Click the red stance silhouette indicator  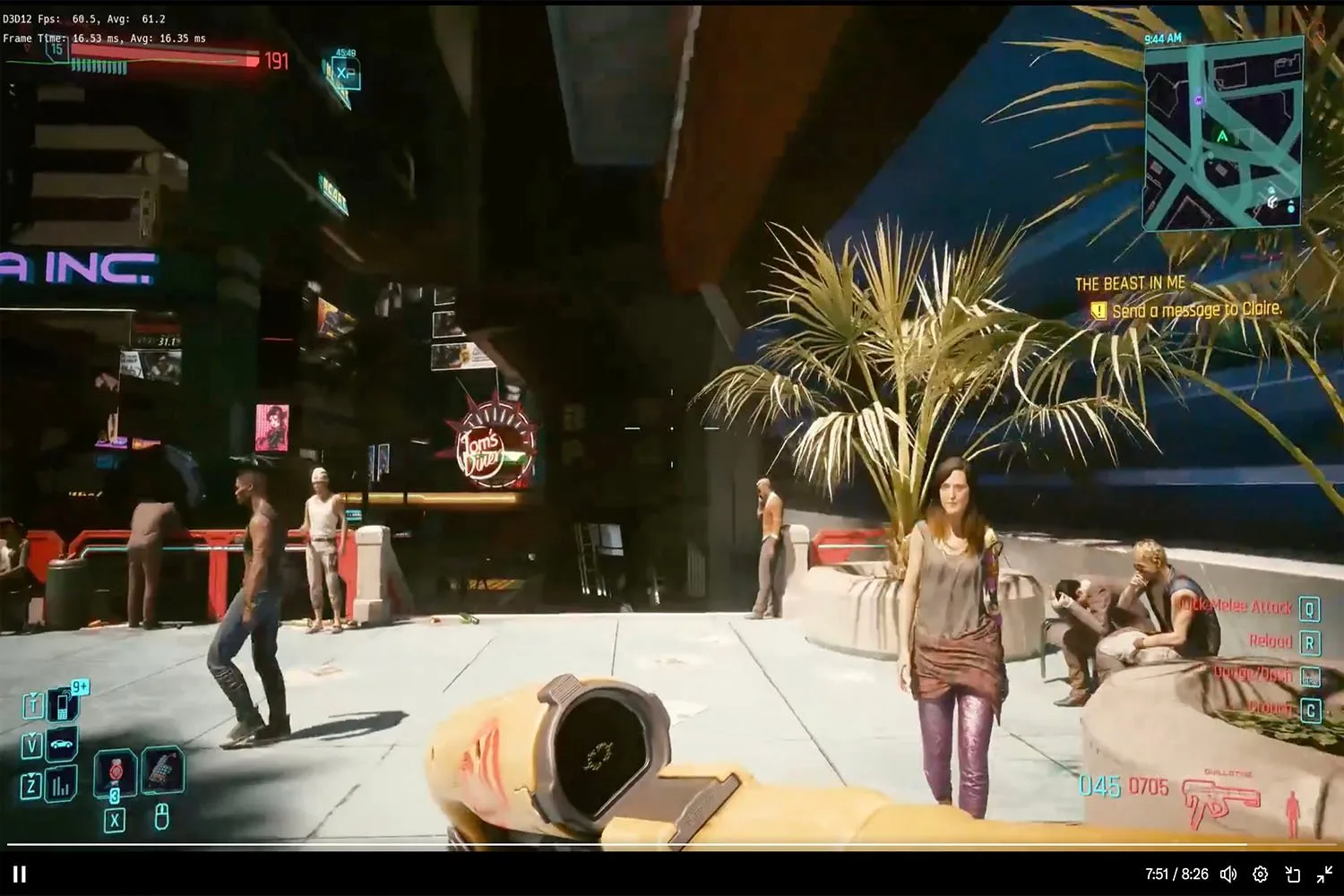pos(1292,813)
